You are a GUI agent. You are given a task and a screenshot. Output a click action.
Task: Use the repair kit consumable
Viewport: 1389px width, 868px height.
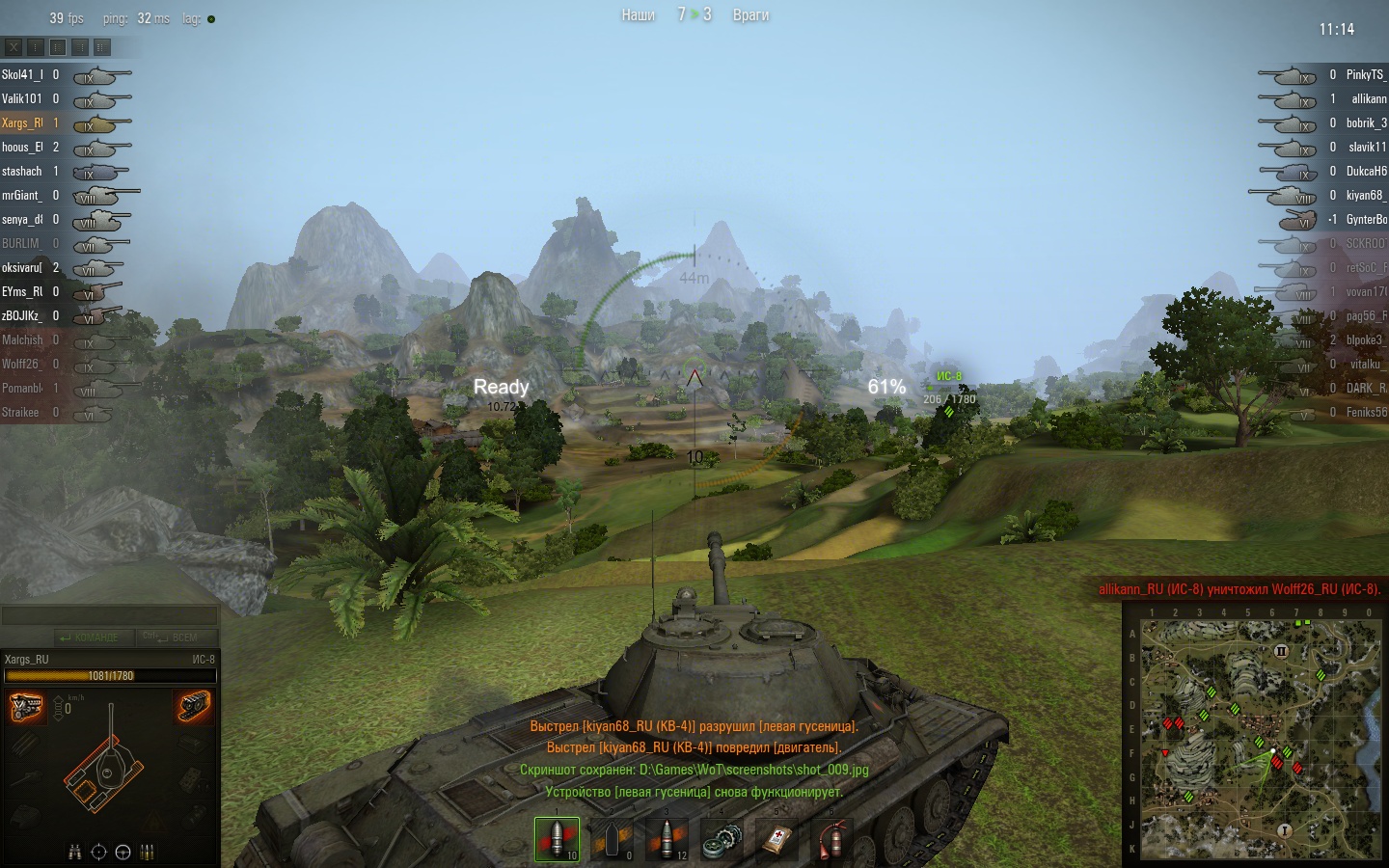722,838
